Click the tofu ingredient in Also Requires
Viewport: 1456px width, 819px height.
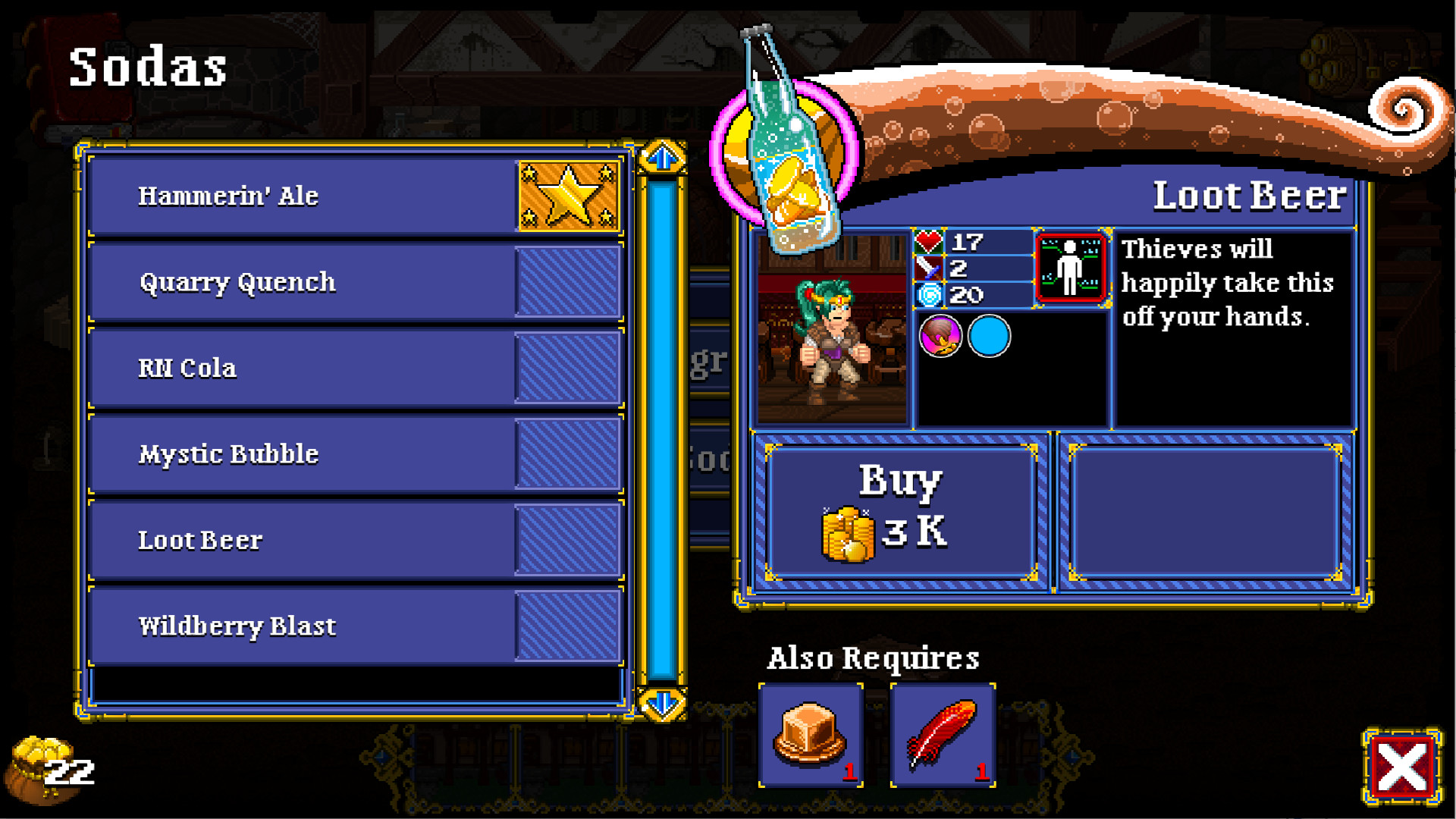pos(811,734)
